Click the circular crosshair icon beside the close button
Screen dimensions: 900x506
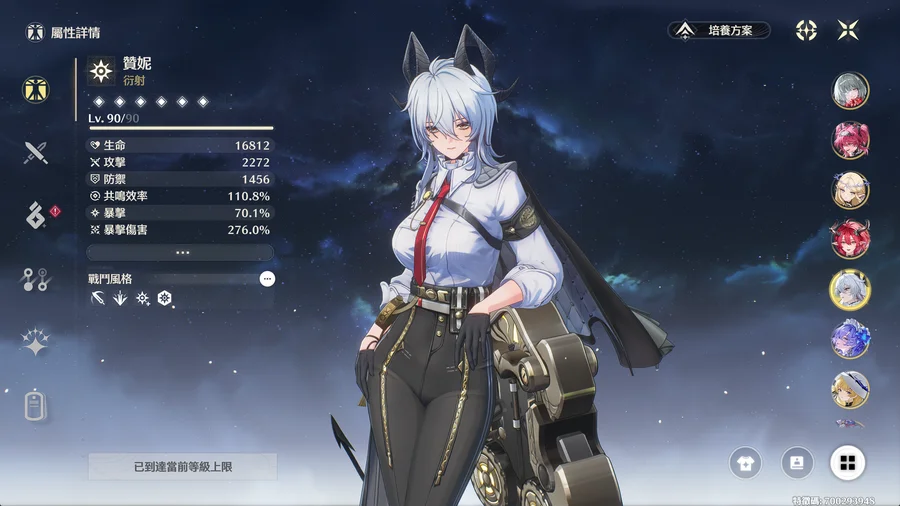pos(806,31)
